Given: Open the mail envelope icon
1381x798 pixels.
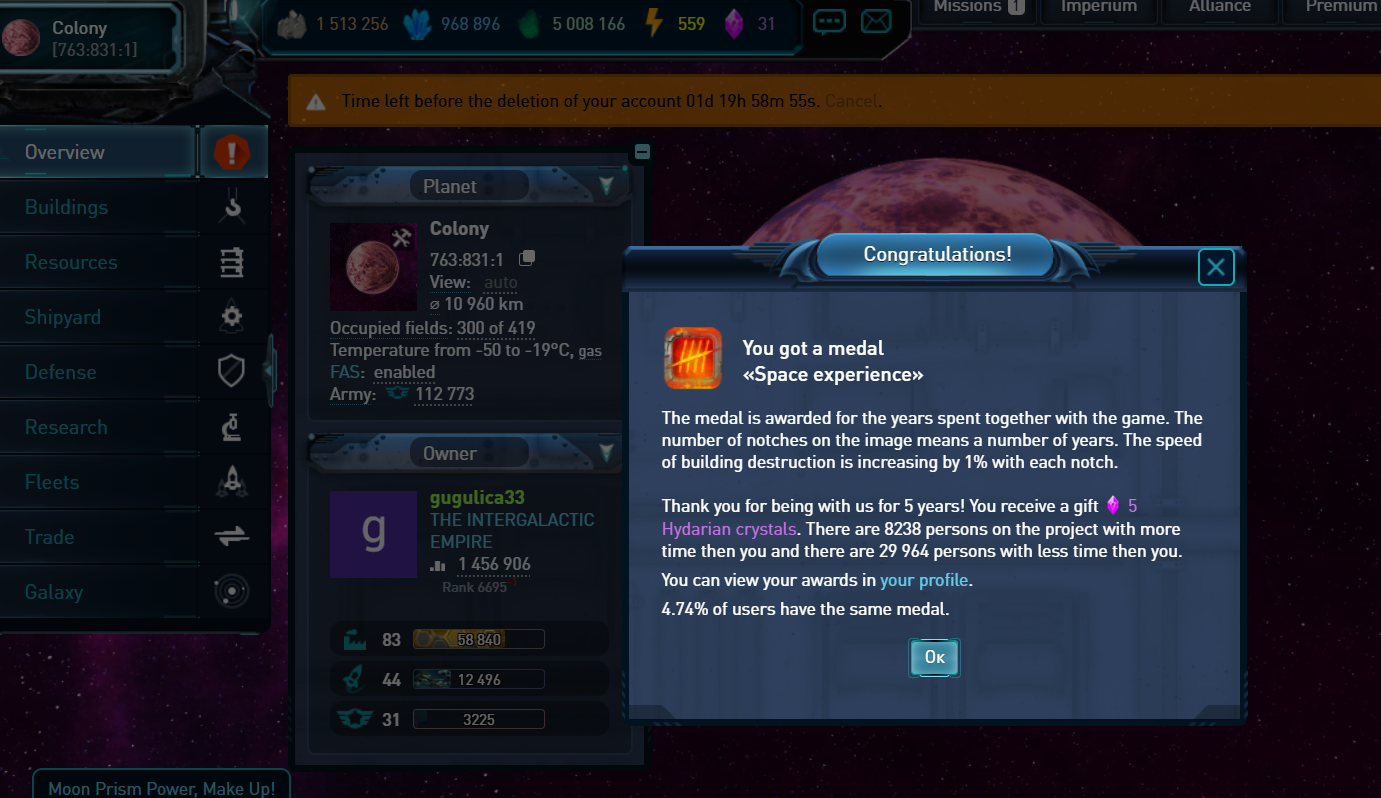Looking at the screenshot, I should point(876,21).
